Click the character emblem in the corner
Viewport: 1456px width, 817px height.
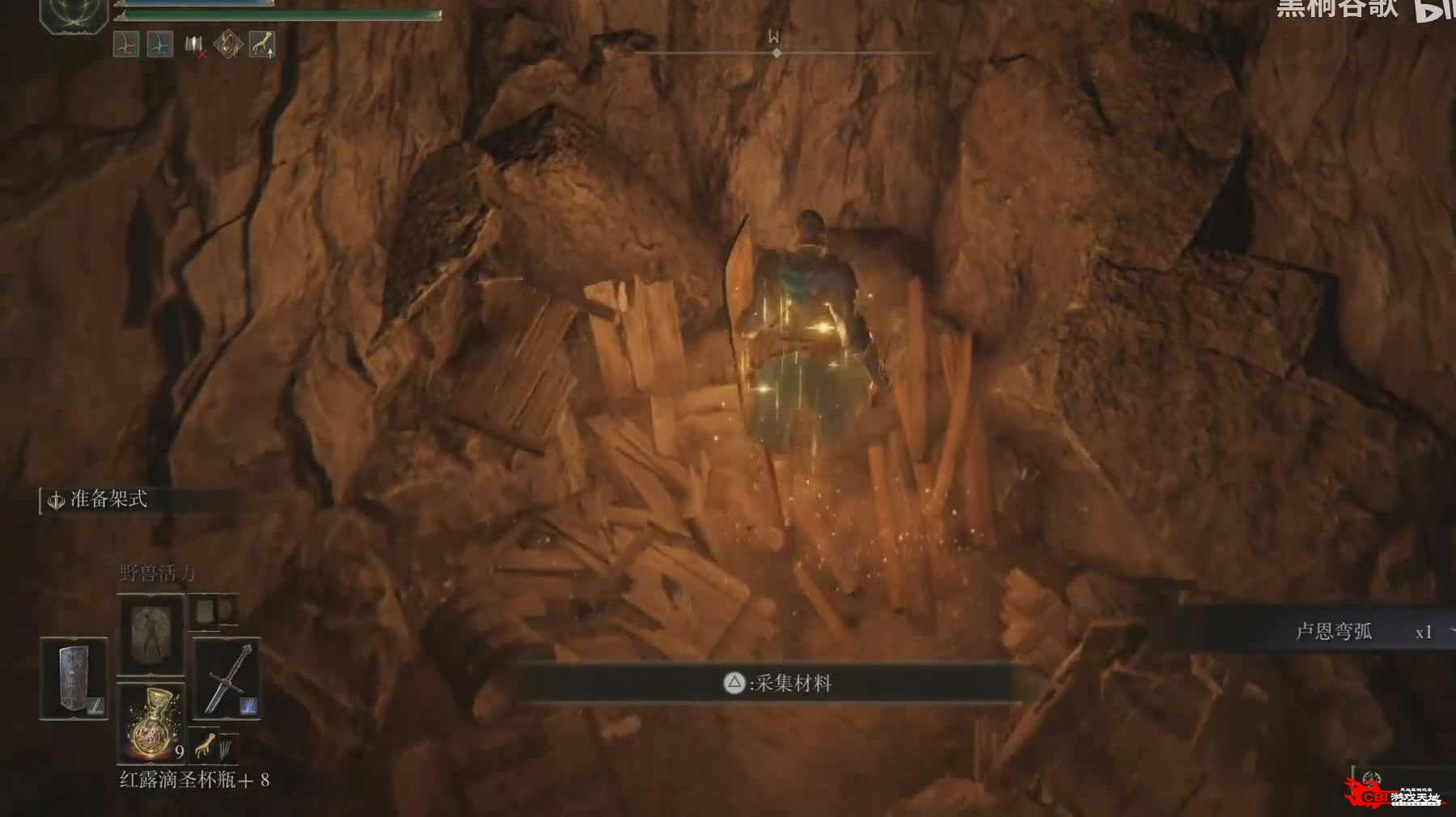74,11
